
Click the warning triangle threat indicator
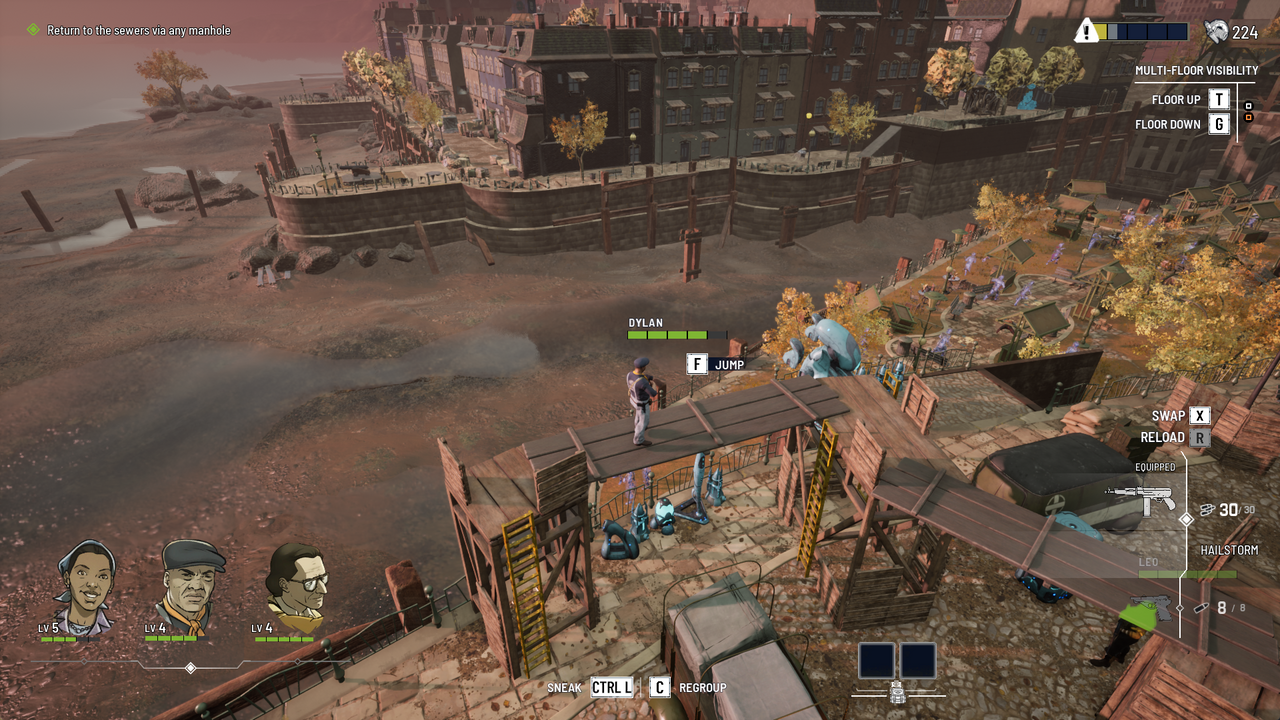[x=1087, y=30]
